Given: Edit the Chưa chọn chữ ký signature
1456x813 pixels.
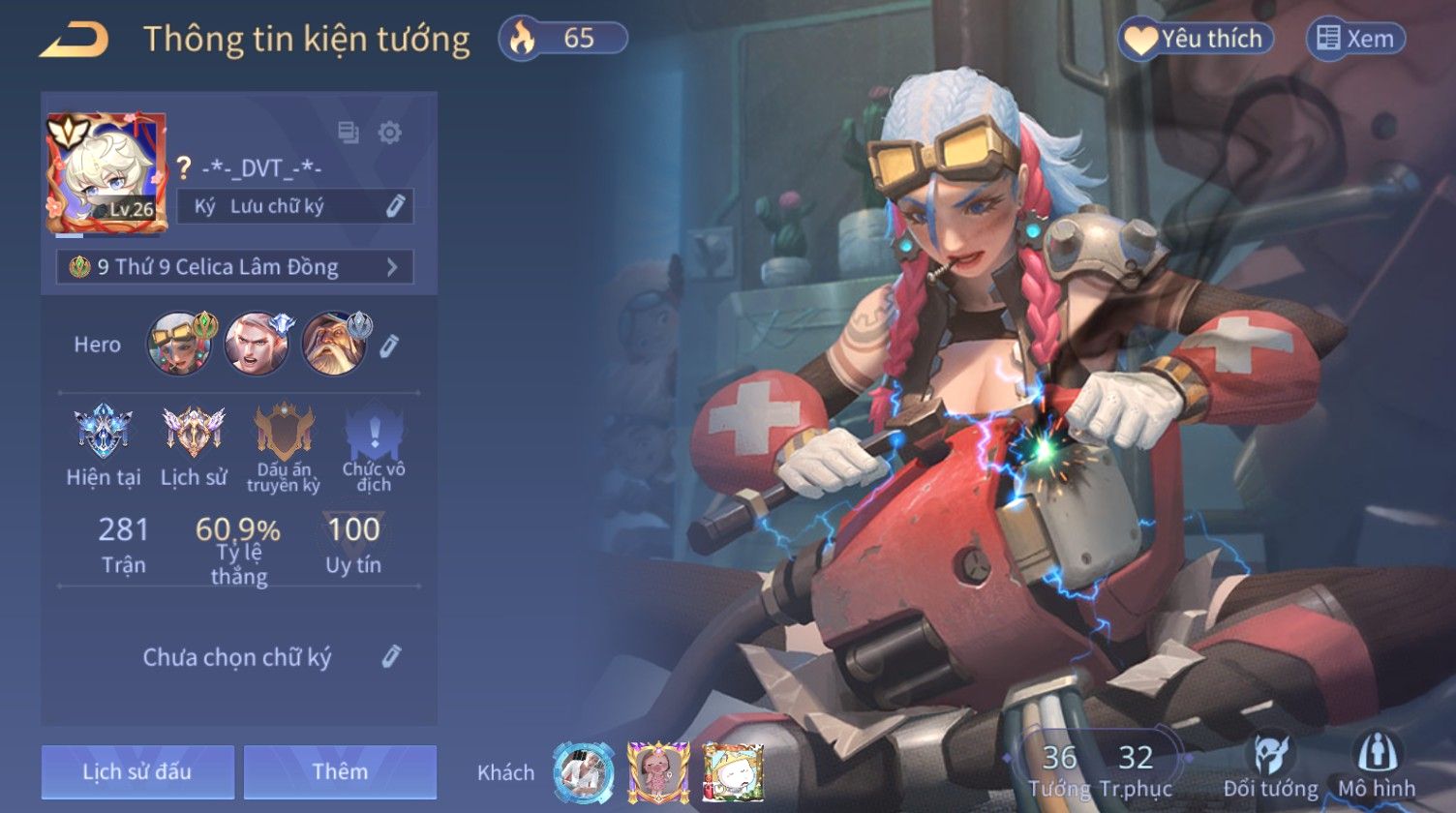Looking at the screenshot, I should [390, 656].
